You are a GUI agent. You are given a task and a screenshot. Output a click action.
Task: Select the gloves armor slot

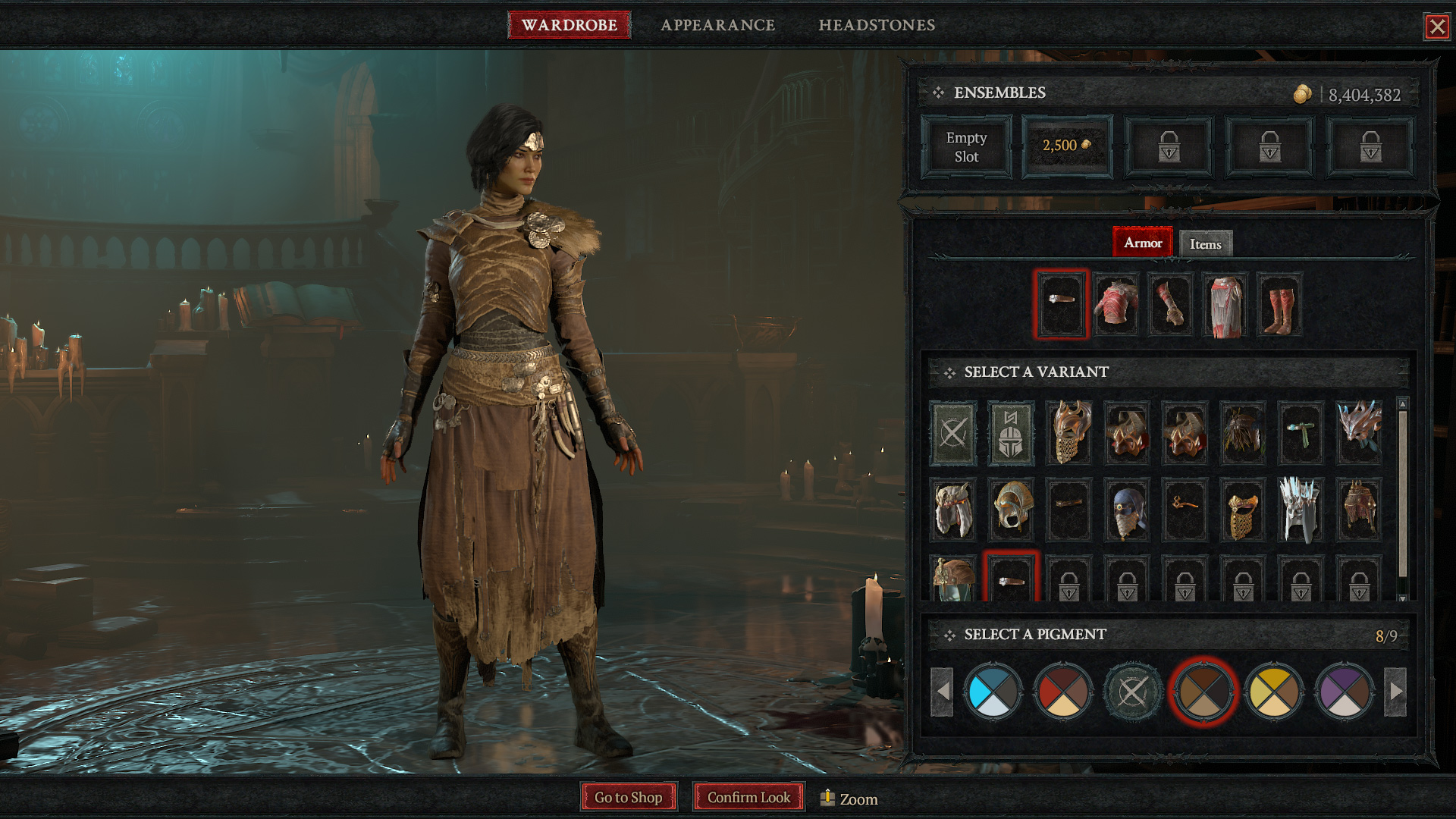pyautogui.click(x=1170, y=305)
